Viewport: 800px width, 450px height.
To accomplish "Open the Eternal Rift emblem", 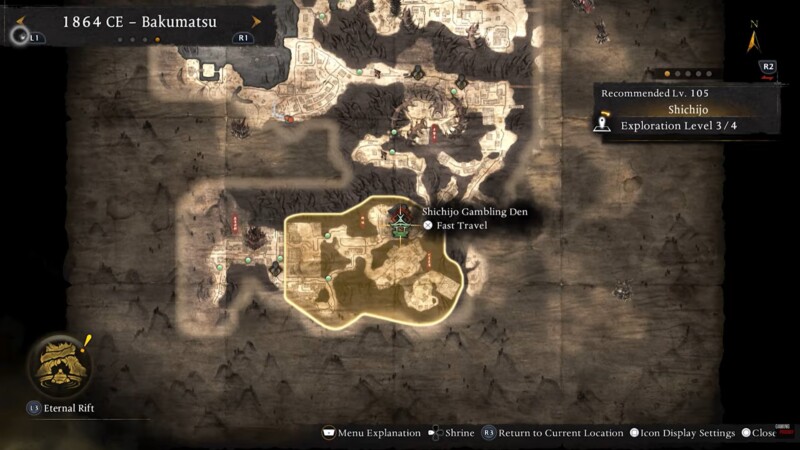I will [x=60, y=364].
